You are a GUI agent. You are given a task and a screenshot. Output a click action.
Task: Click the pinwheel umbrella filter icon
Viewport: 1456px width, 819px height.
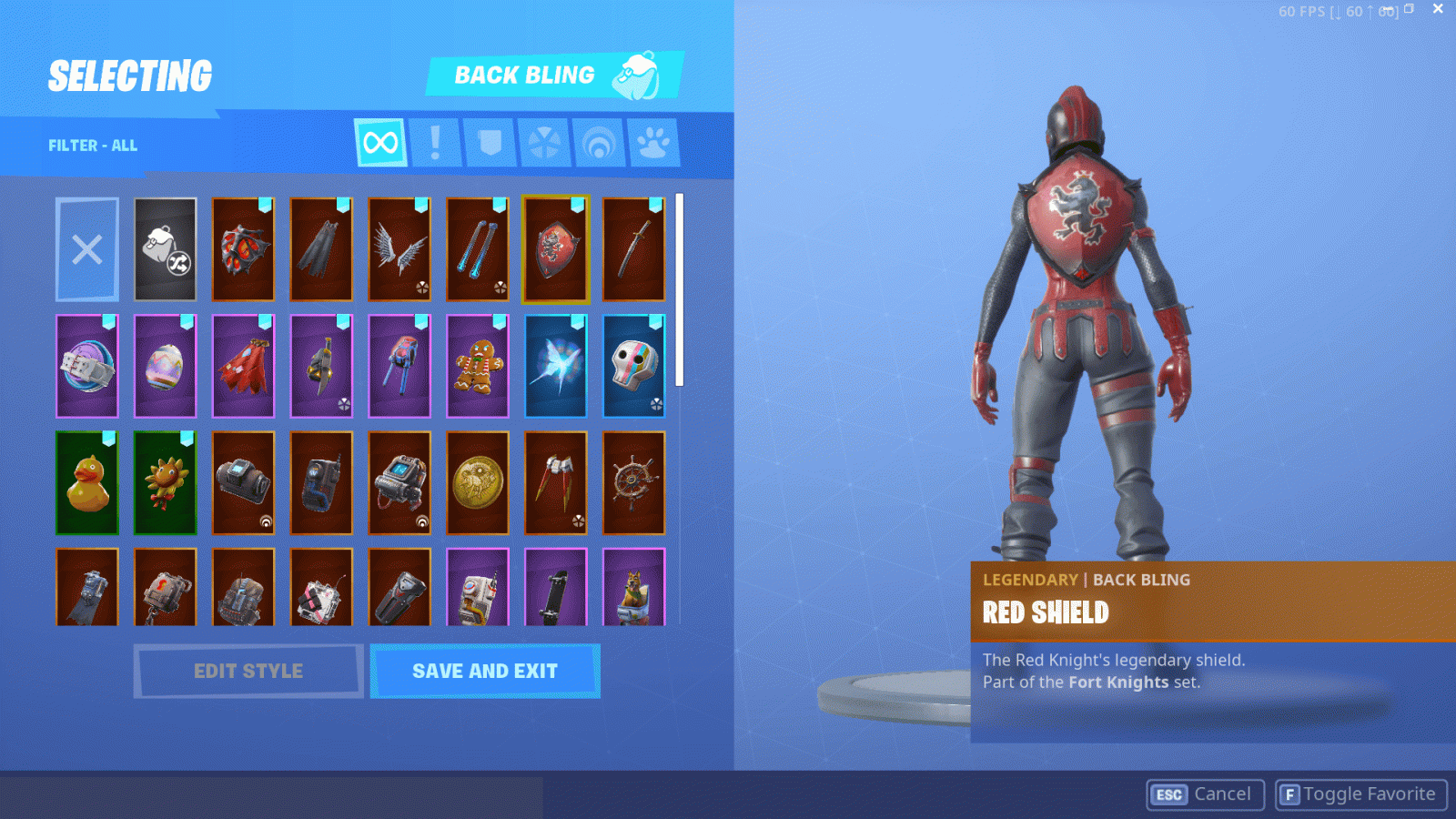click(544, 142)
